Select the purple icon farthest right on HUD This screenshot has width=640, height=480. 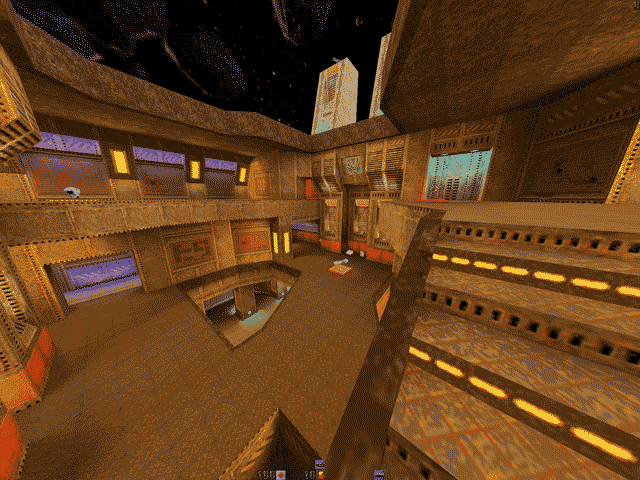(379, 474)
